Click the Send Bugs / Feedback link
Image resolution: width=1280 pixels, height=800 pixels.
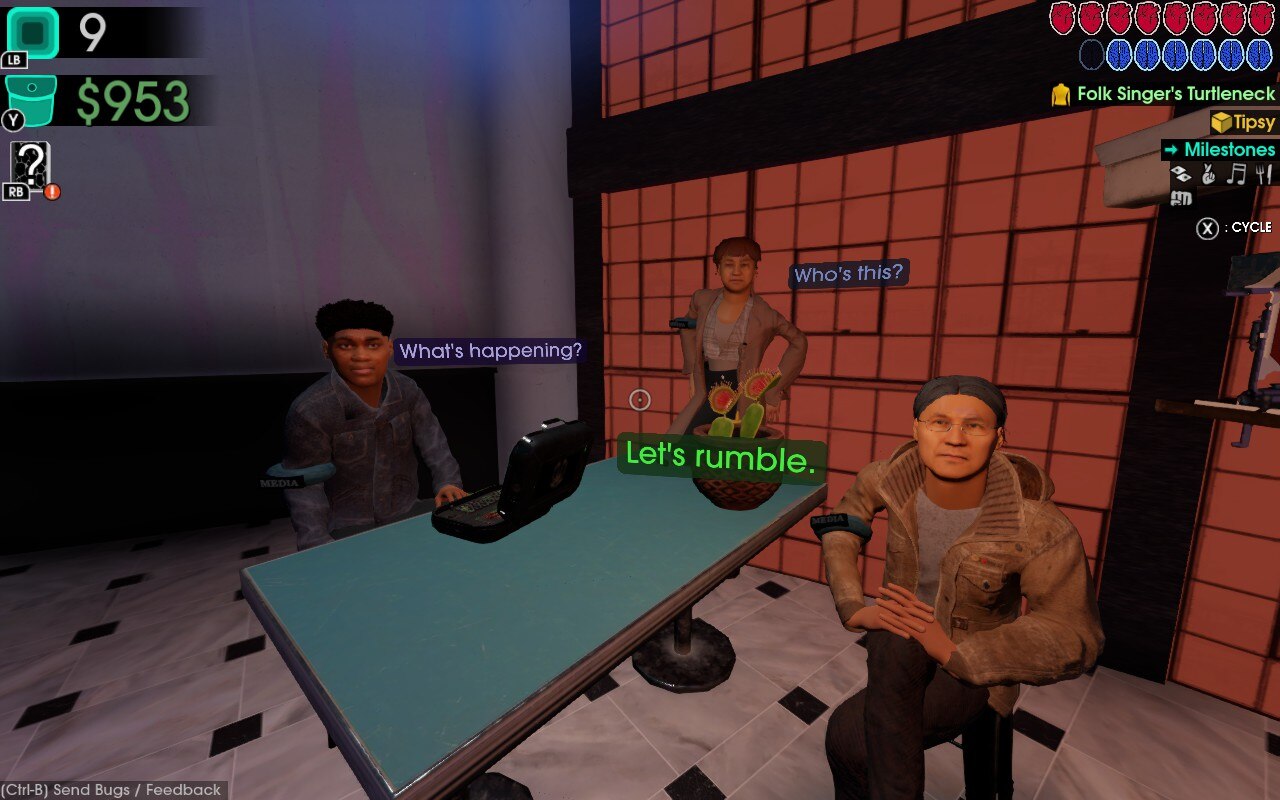tap(110, 790)
